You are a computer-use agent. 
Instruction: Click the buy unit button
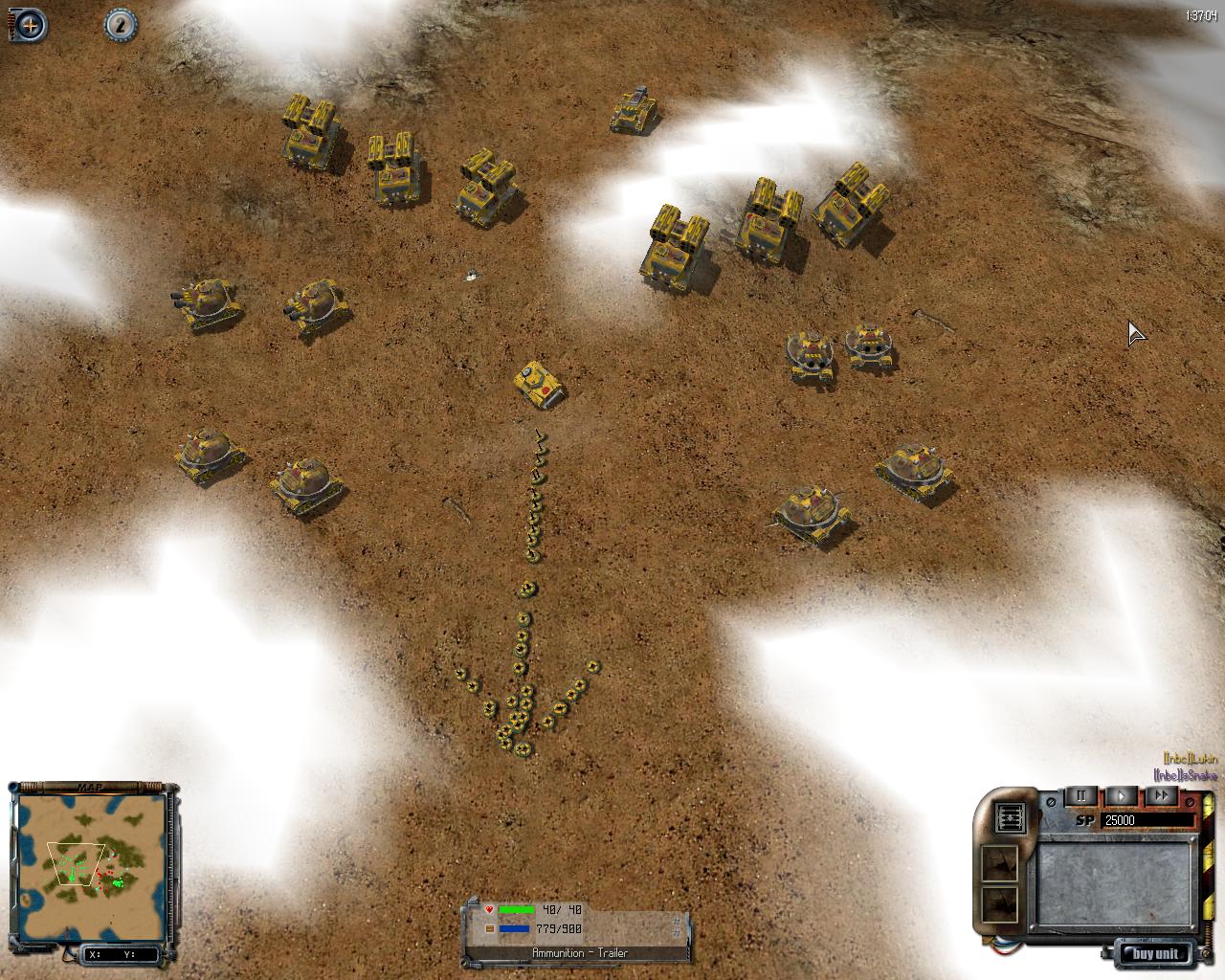point(1158,953)
